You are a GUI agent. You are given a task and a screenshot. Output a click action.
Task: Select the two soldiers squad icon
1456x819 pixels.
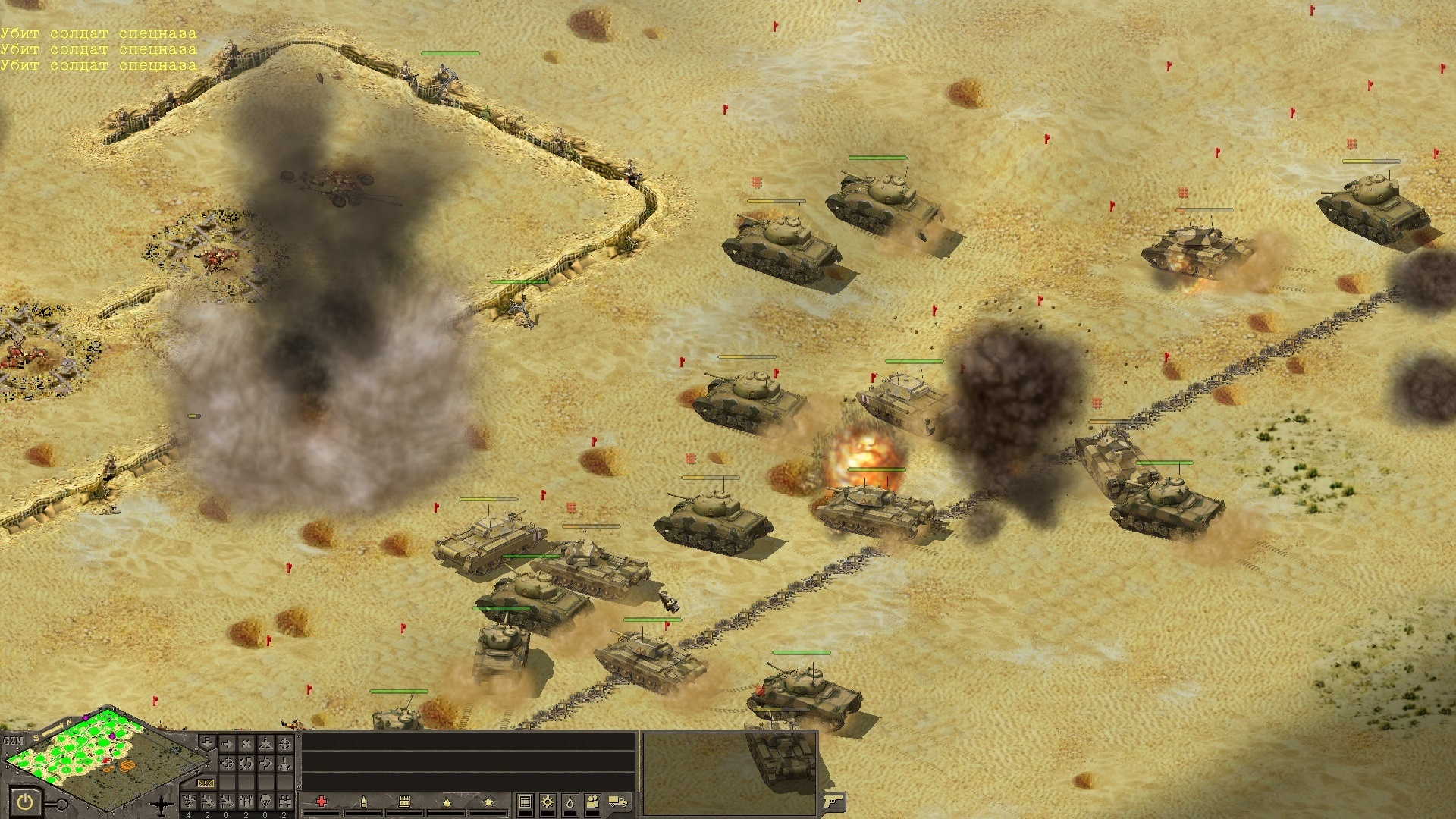593,802
